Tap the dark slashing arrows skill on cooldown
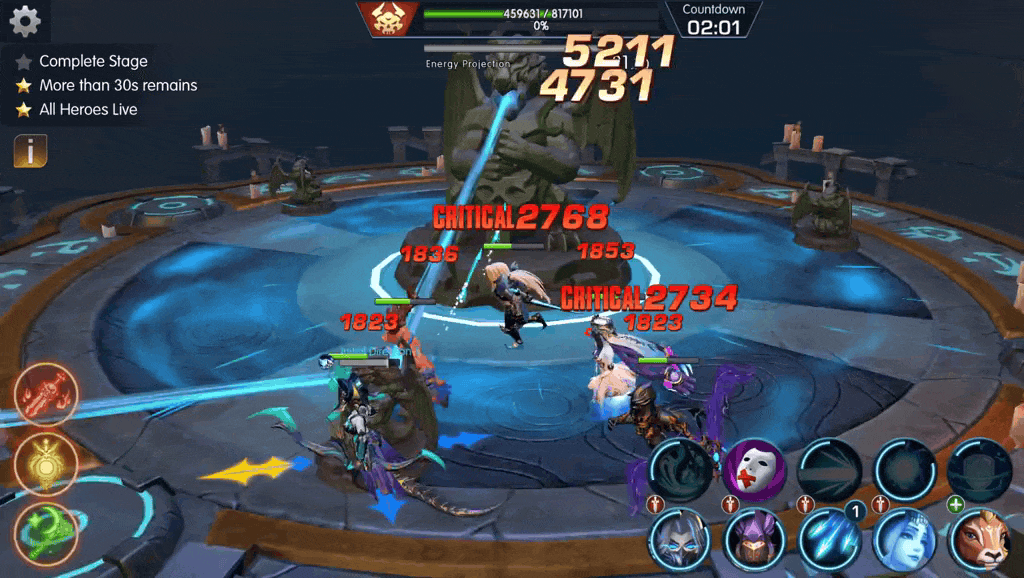The width and height of the screenshot is (1024, 578). (x=829, y=468)
